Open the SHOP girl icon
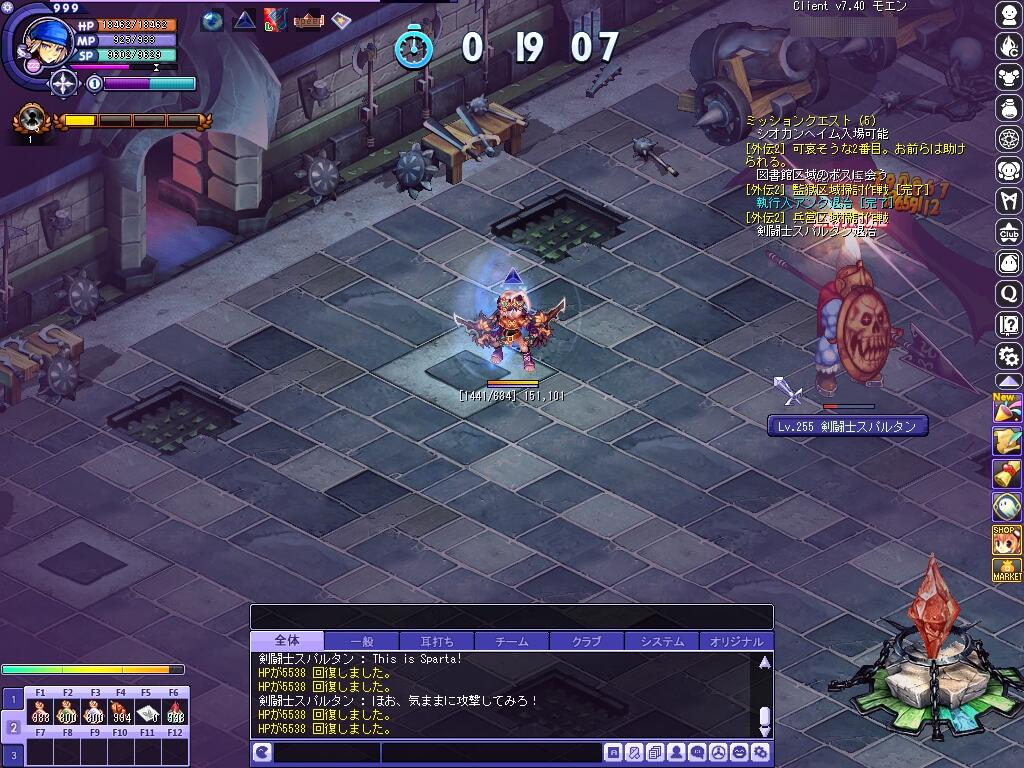The image size is (1024, 768). (x=1007, y=539)
